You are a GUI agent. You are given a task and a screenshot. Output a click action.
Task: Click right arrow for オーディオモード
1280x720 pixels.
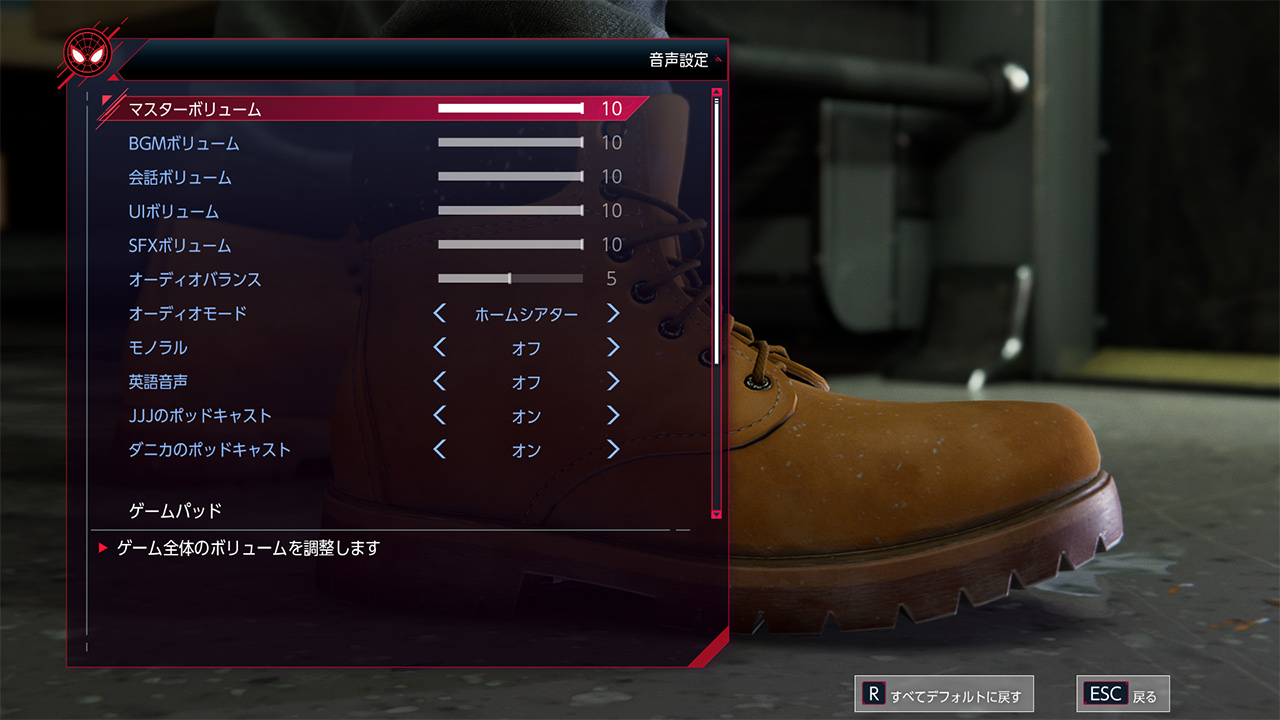[x=613, y=314]
